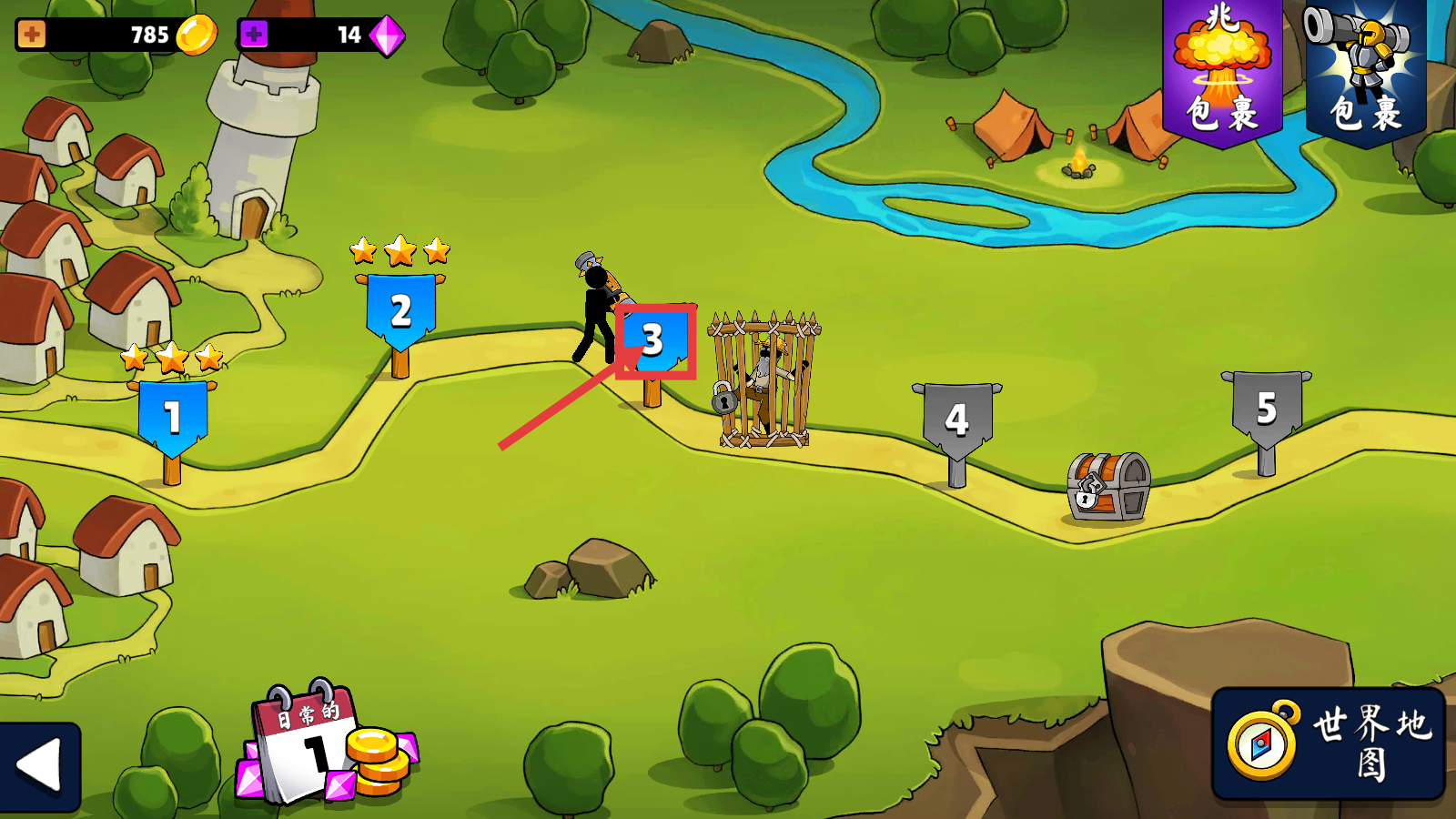
Task: Choose the locked level 5 flag
Action: pyautogui.click(x=1266, y=409)
